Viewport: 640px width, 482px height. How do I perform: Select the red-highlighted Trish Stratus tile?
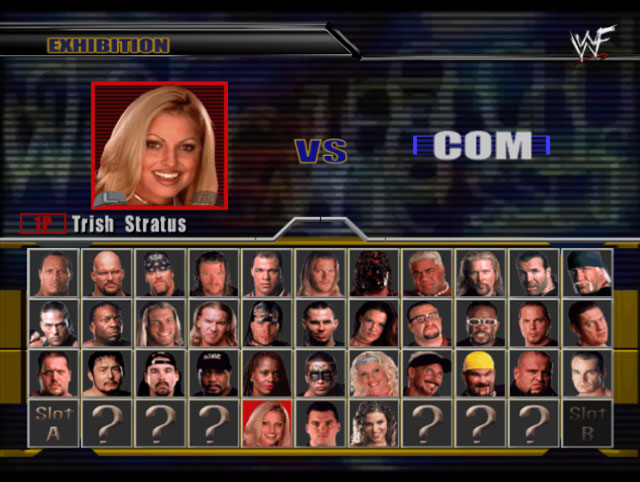coord(266,423)
